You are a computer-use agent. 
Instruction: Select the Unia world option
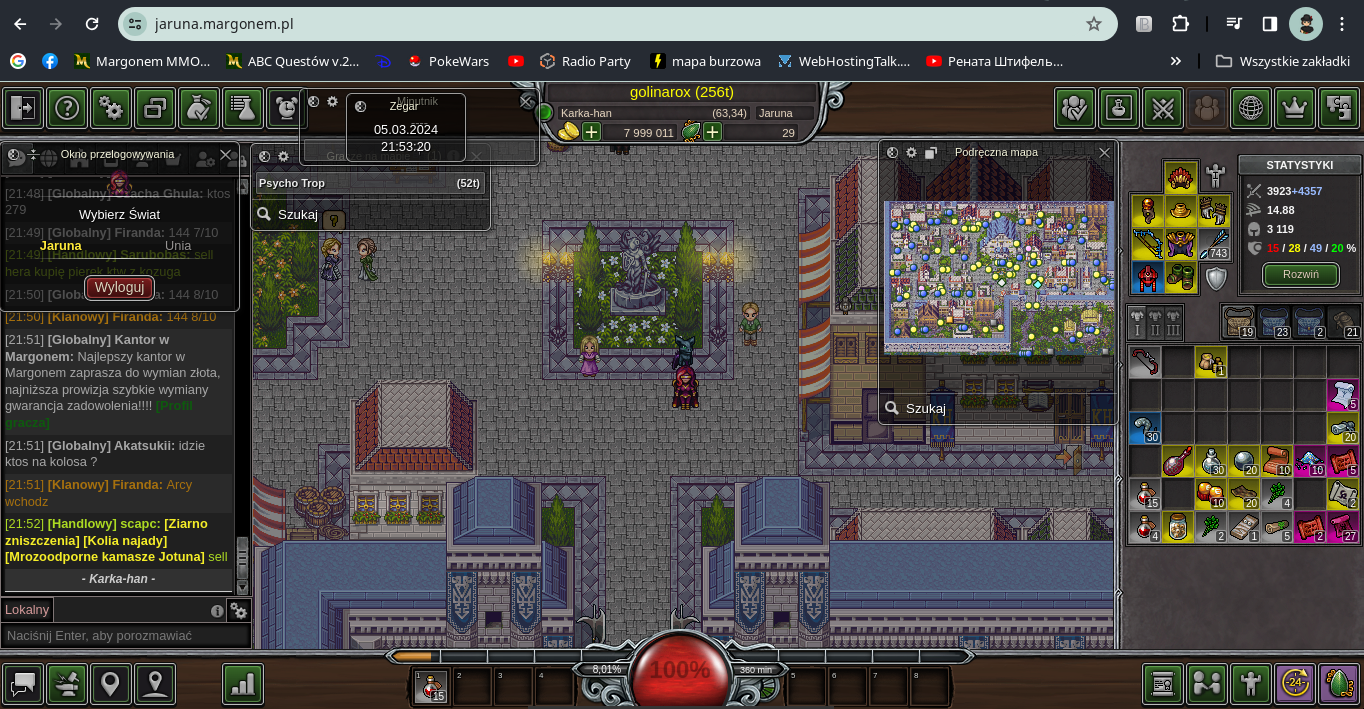[x=178, y=246]
